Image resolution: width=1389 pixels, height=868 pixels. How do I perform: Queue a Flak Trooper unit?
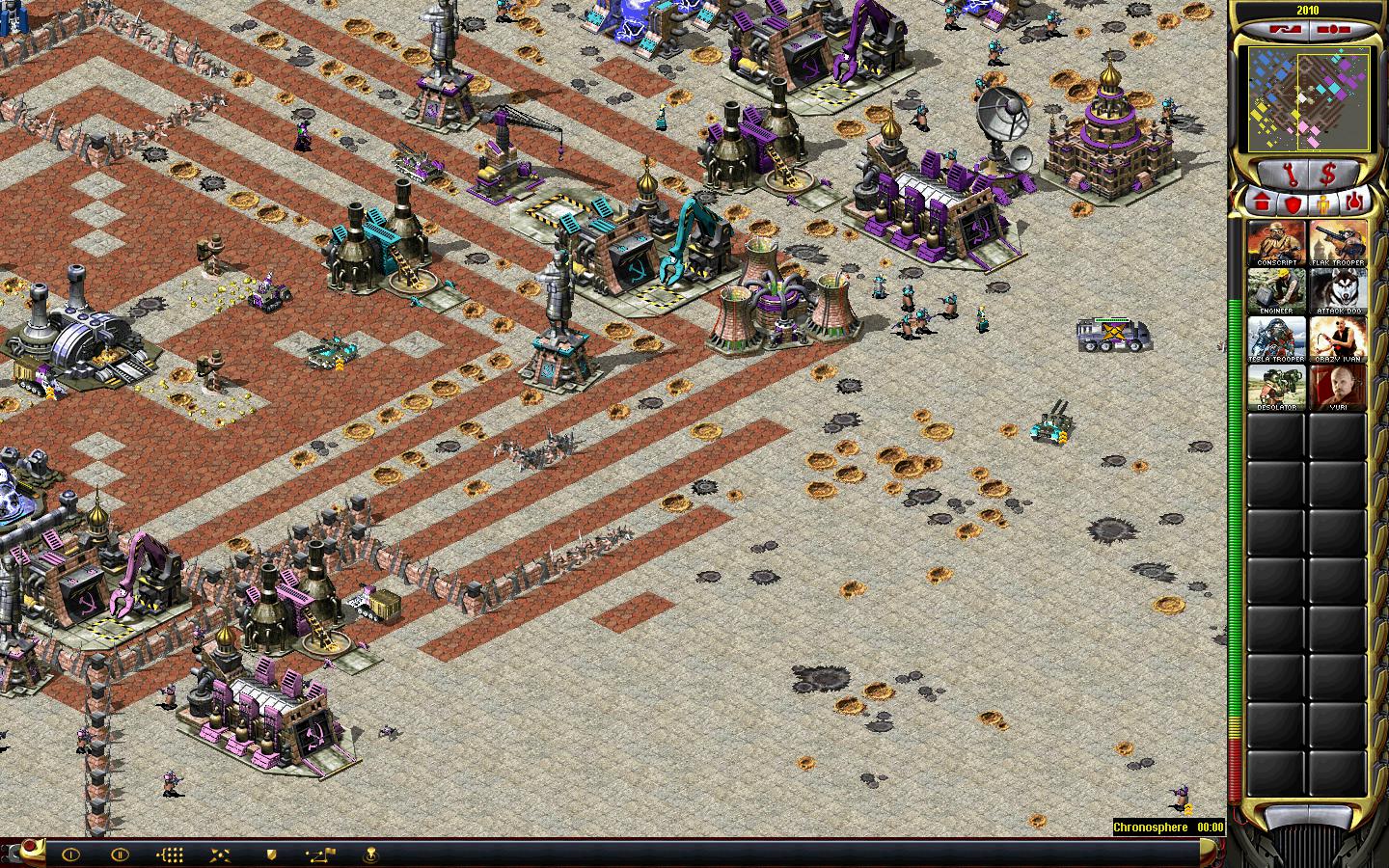coord(1338,243)
